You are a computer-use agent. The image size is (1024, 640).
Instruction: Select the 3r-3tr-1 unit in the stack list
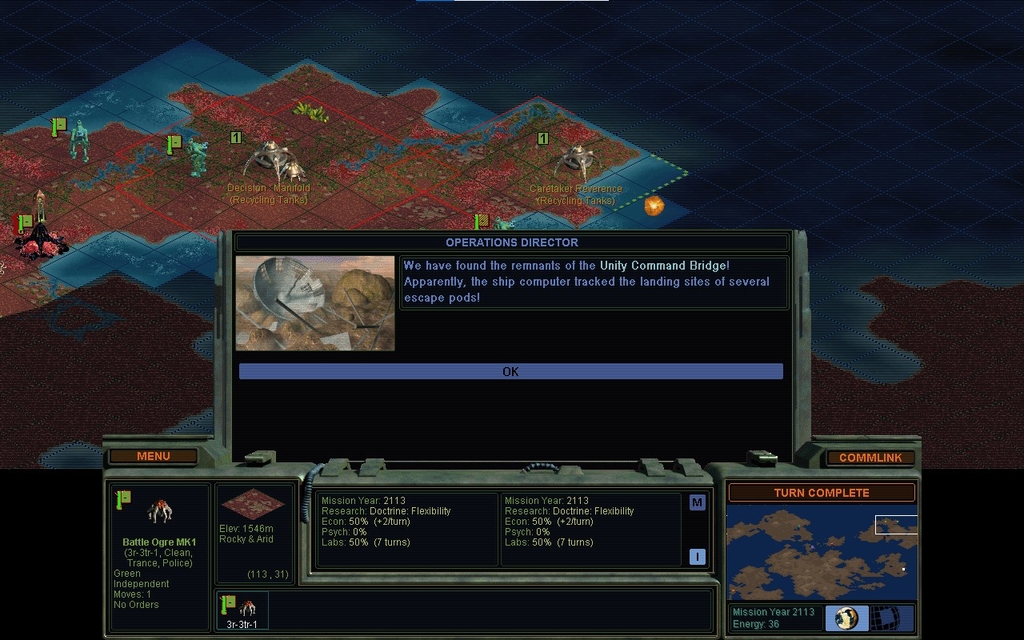241,610
